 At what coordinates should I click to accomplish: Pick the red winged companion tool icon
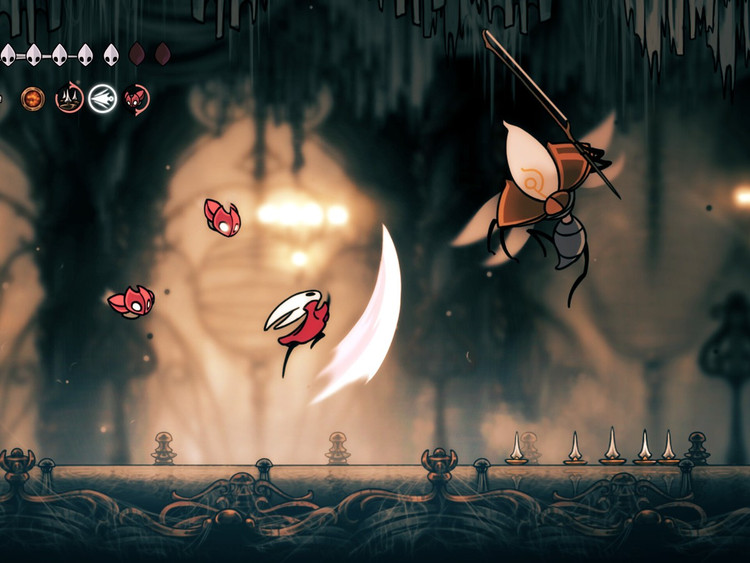point(137,98)
